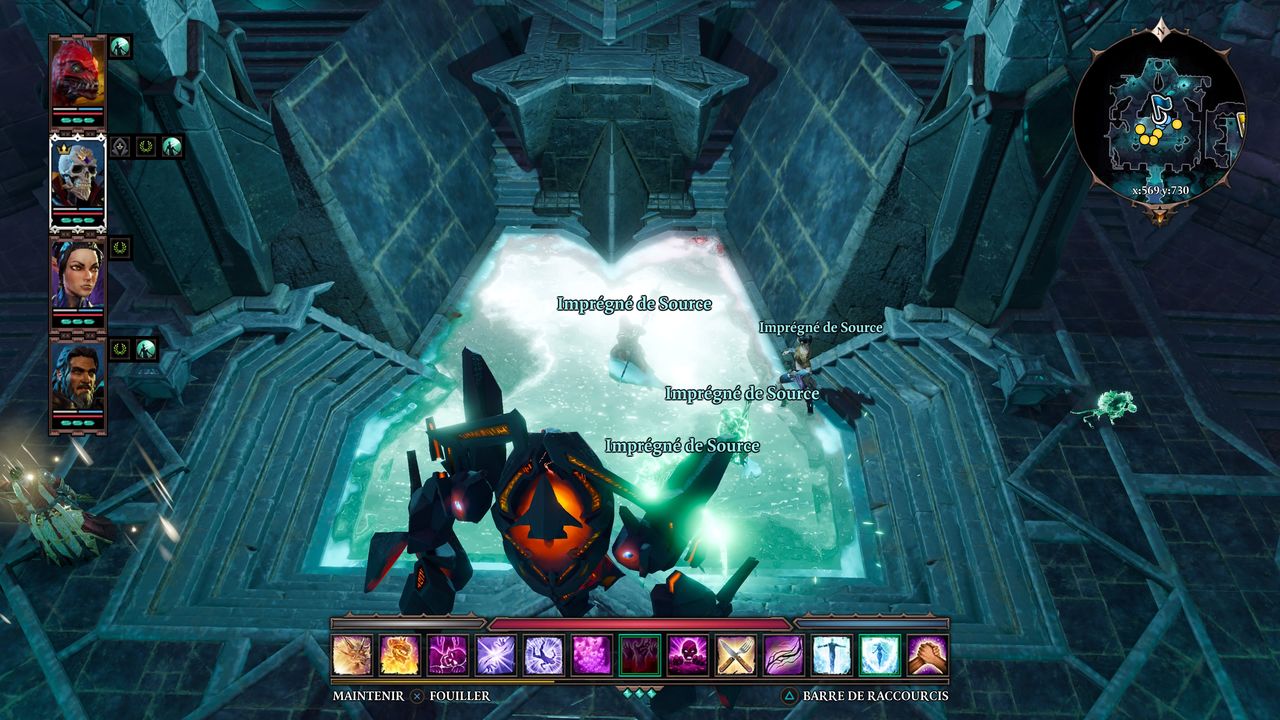Activate the purple falling figure skill
Image resolution: width=1280 pixels, height=720 pixels.
coord(544,655)
